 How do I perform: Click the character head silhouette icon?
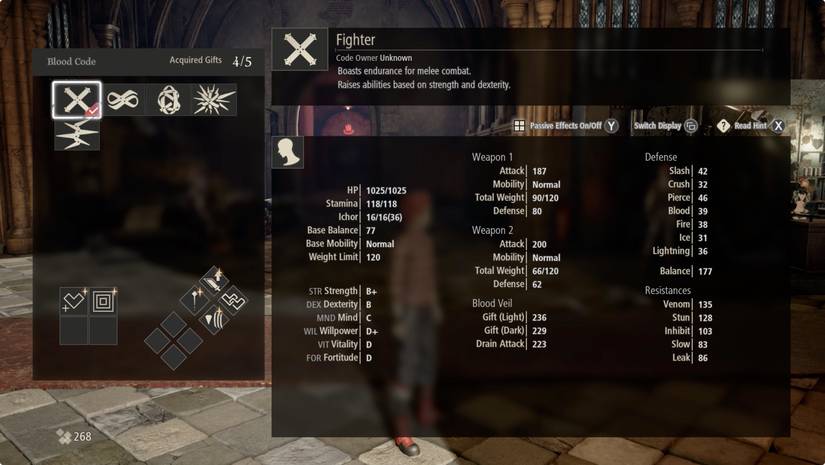[288, 153]
